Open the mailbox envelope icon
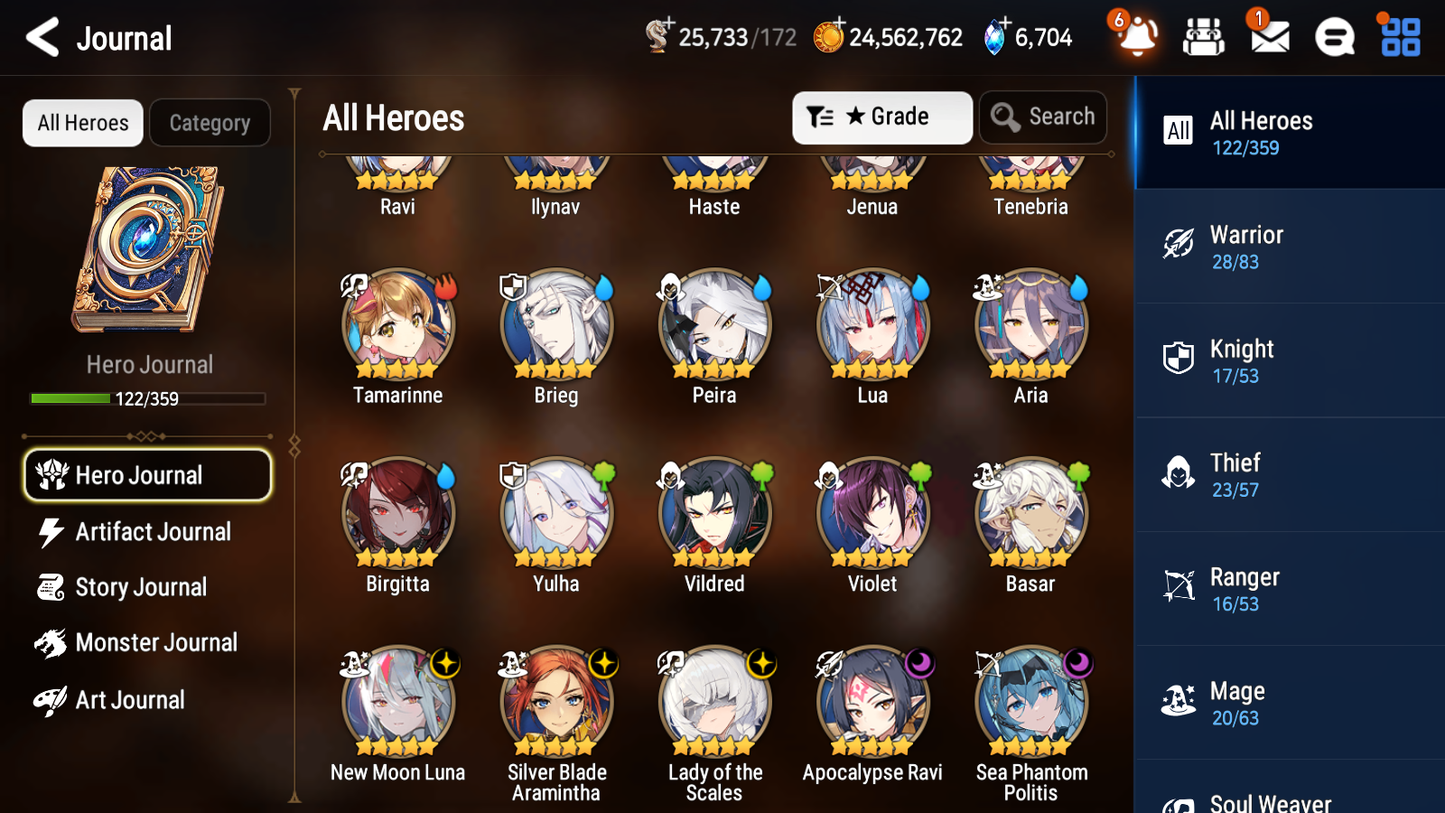This screenshot has height=813, width=1445. 1269,37
